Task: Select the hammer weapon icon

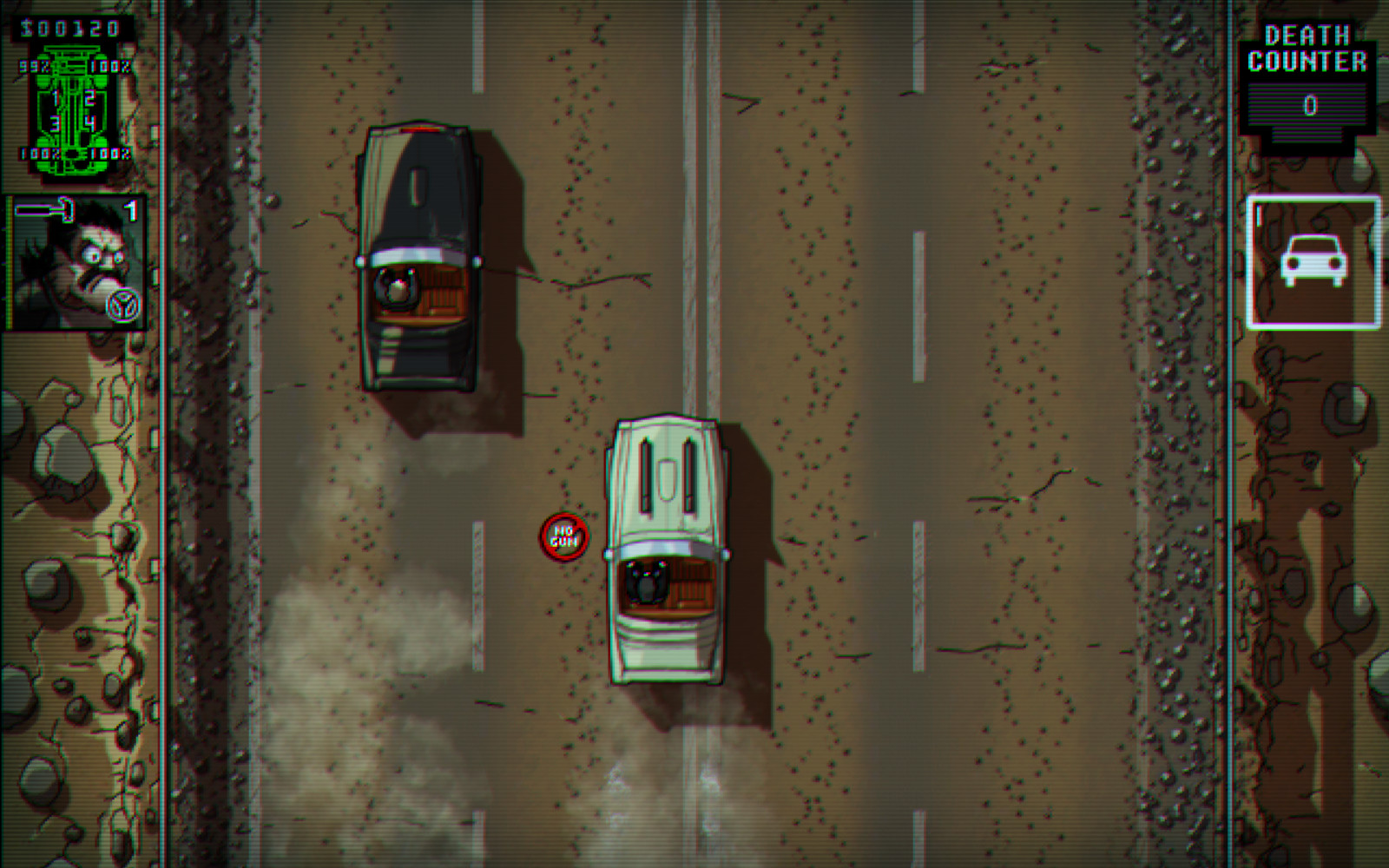Action: (x=45, y=208)
